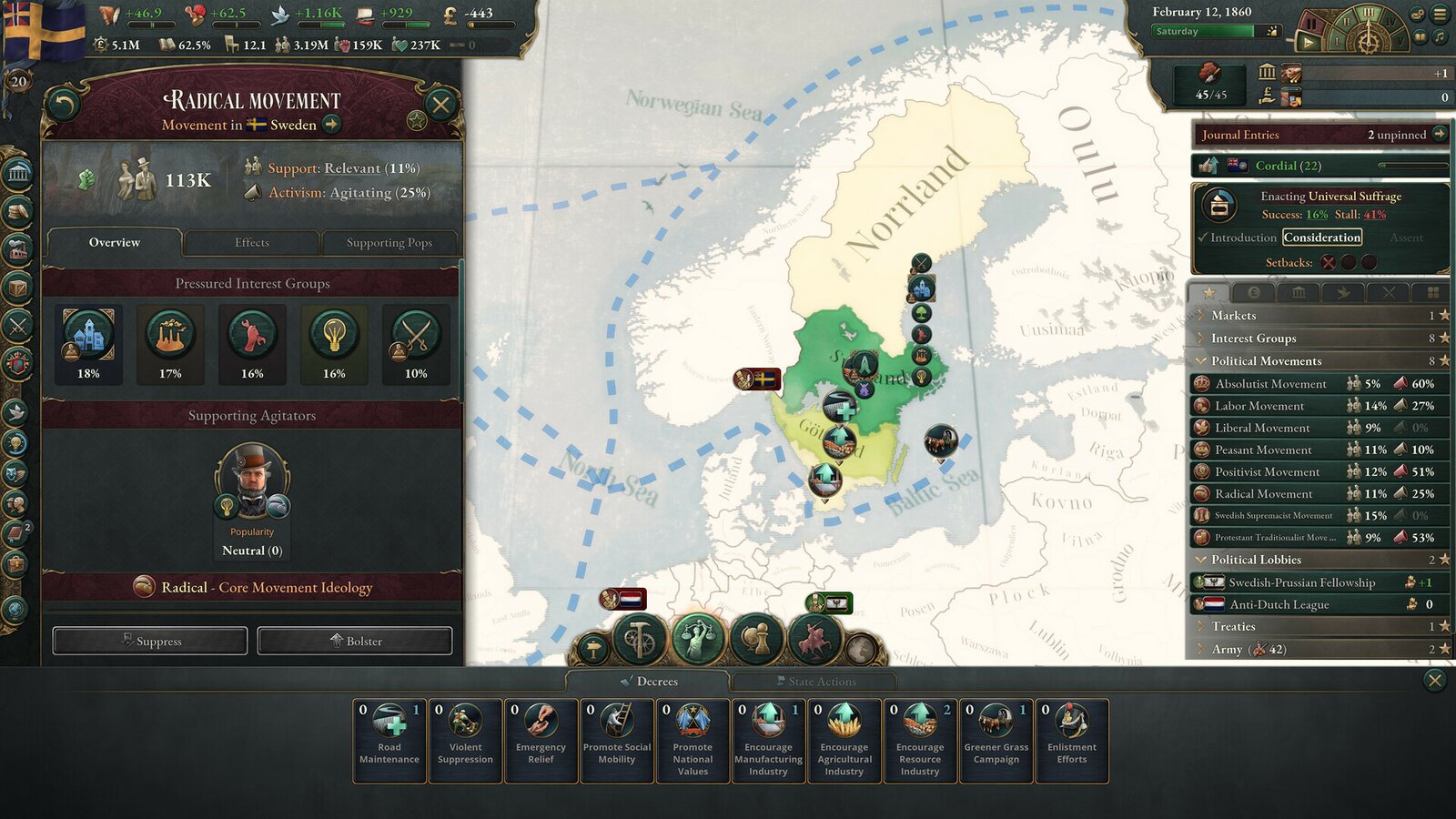Click the Bolster button
This screenshot has height=819, width=1456.
[354, 641]
